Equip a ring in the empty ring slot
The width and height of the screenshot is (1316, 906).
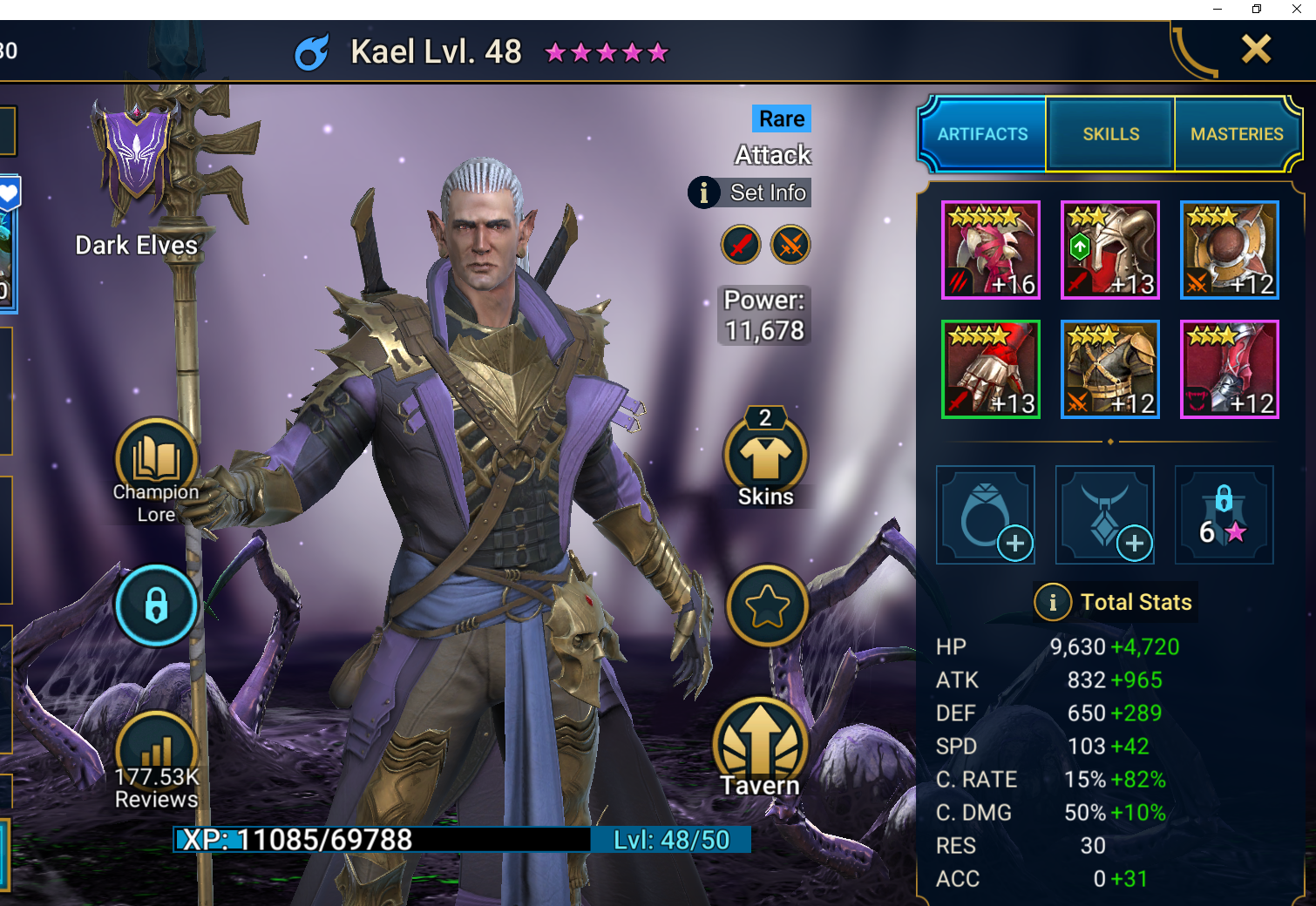986,515
